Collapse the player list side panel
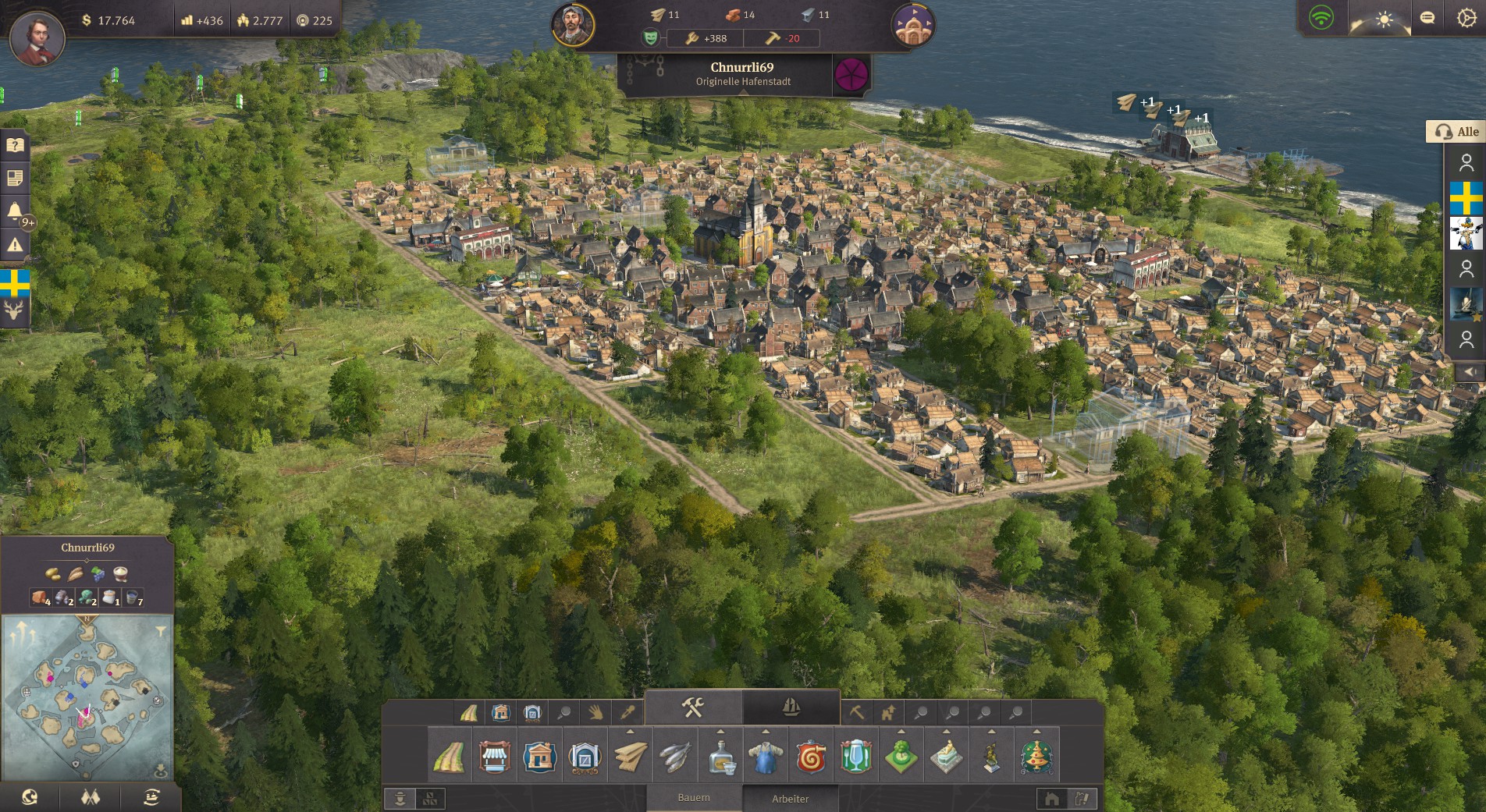This screenshot has width=1486, height=812. [x=1470, y=372]
